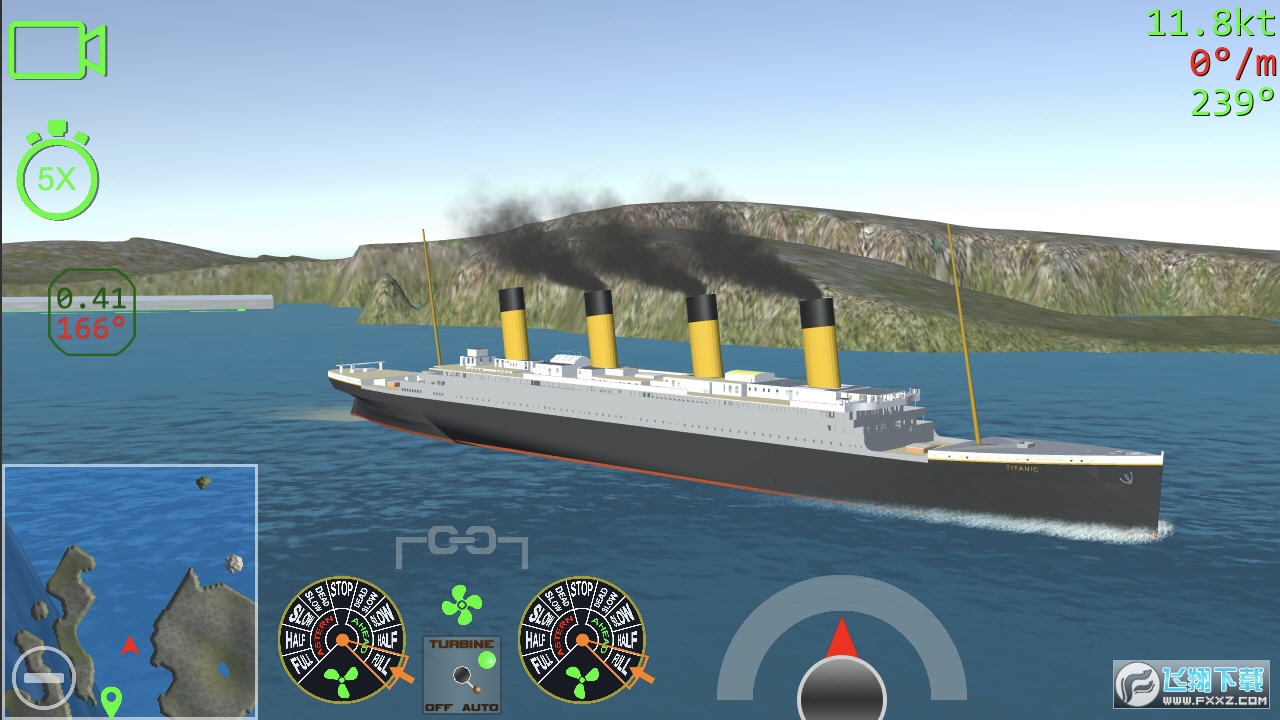The image size is (1280, 720).
Task: Grab the round rudder control knob
Action: click(841, 692)
